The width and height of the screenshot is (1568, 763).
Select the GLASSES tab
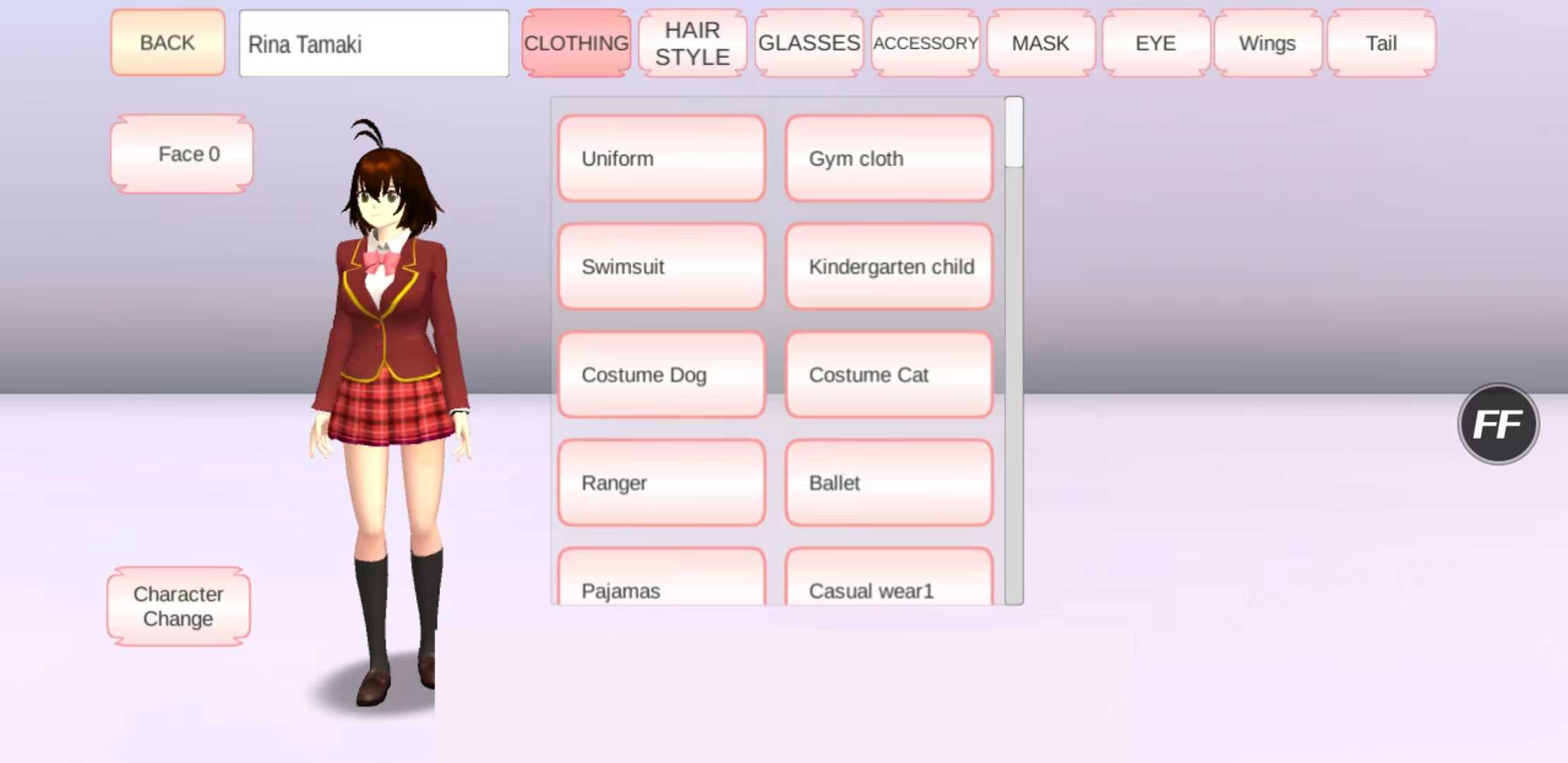(x=809, y=43)
